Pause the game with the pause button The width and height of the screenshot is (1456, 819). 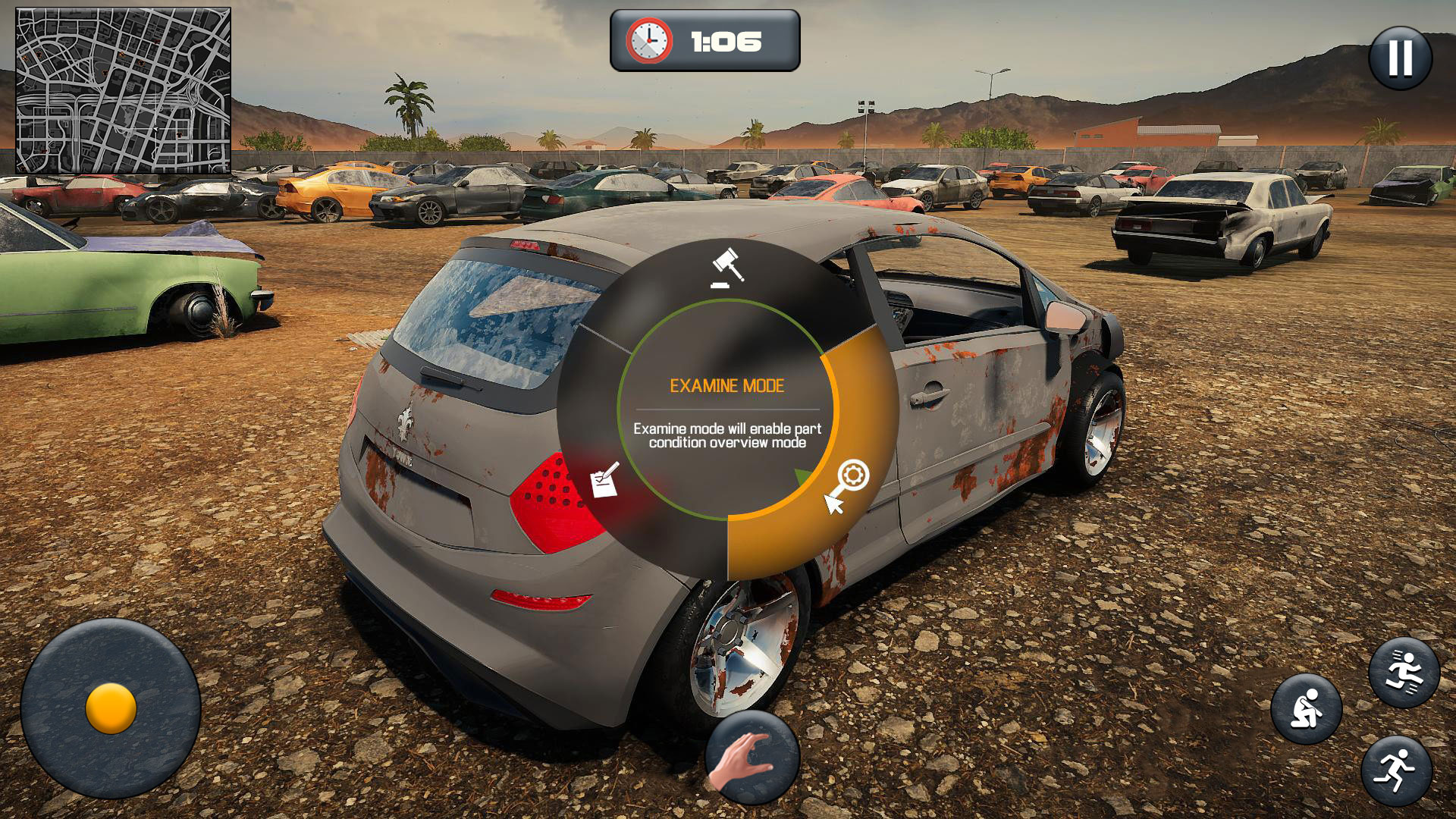(x=1400, y=58)
